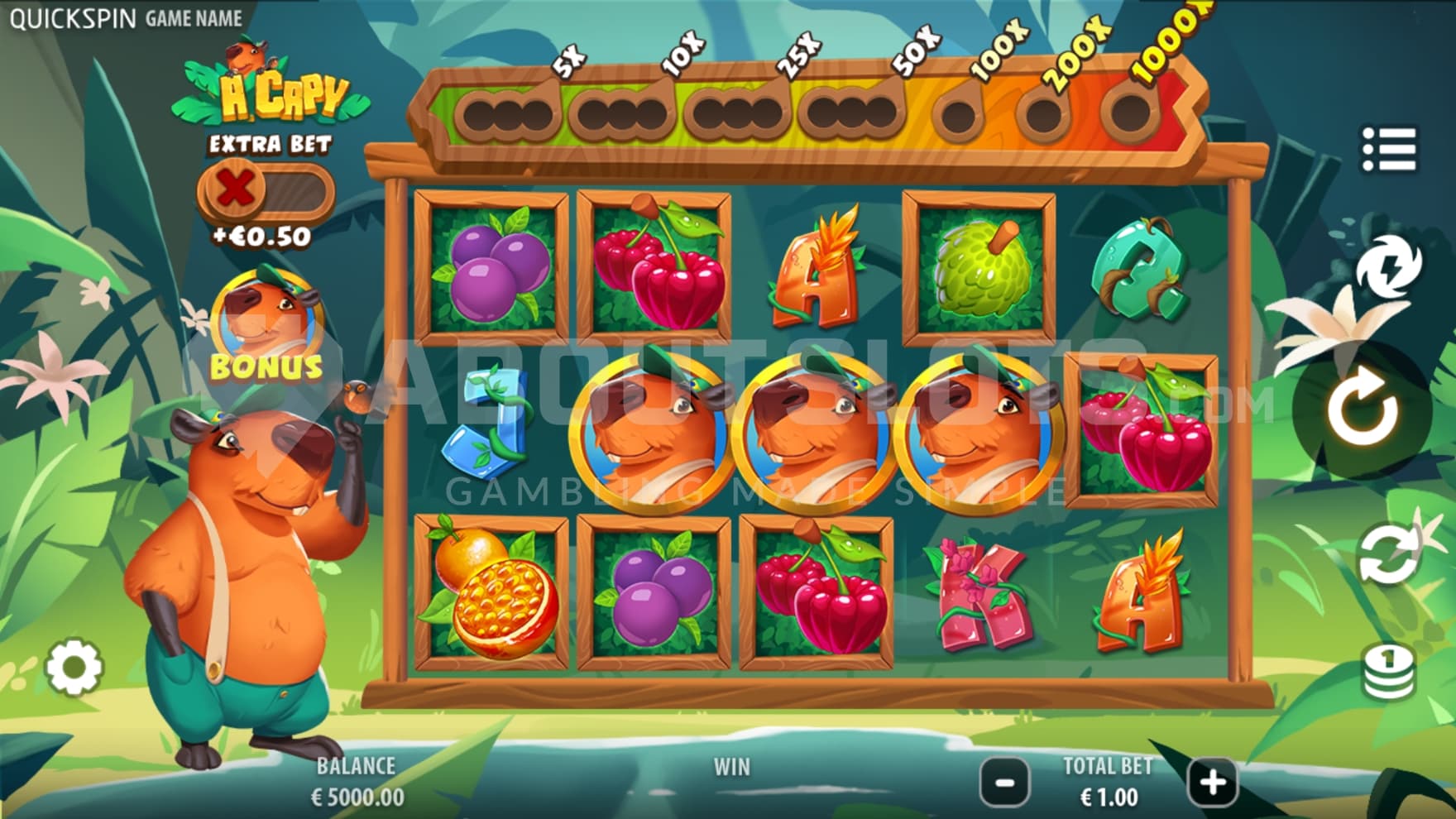Activate the lightning turbo spin mode
Viewport: 1456px width, 819px height.
click(x=1389, y=266)
